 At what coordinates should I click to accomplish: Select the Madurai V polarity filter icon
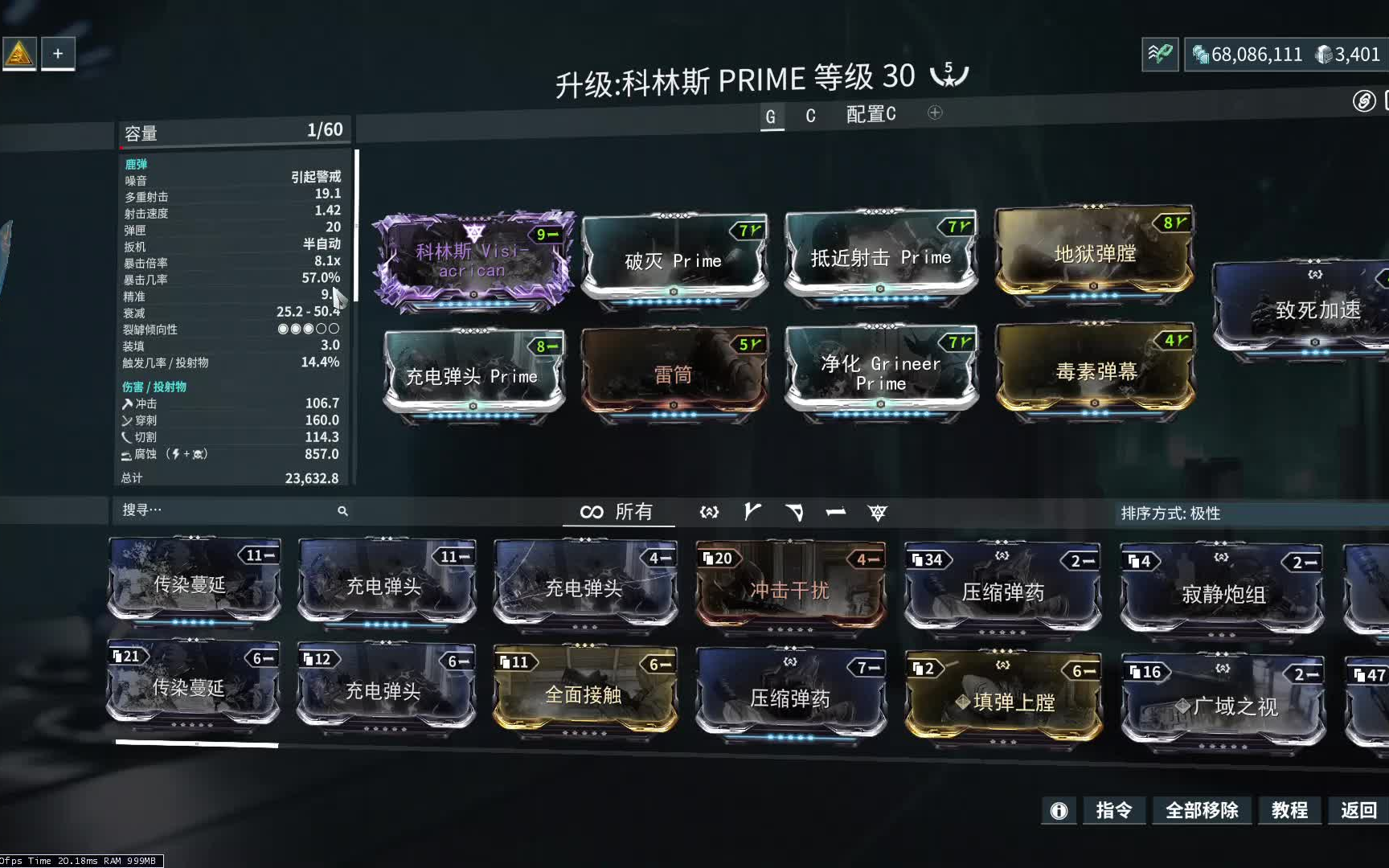[753, 512]
